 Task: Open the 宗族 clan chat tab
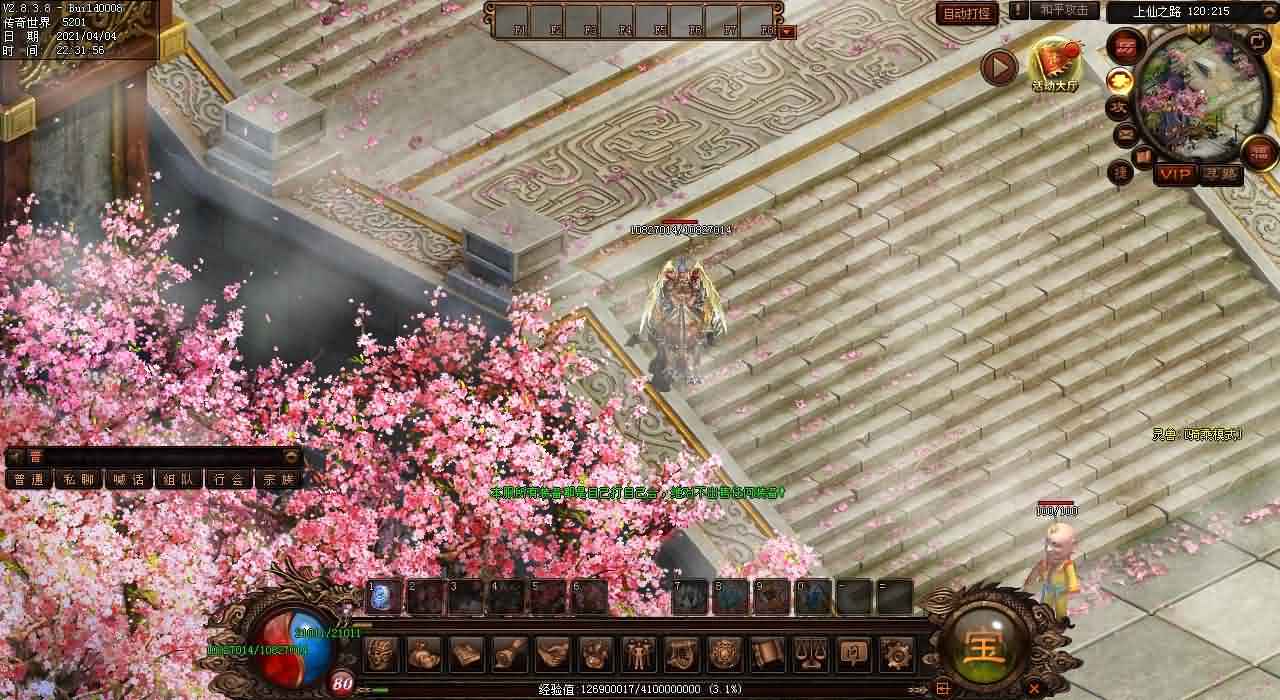(279, 479)
